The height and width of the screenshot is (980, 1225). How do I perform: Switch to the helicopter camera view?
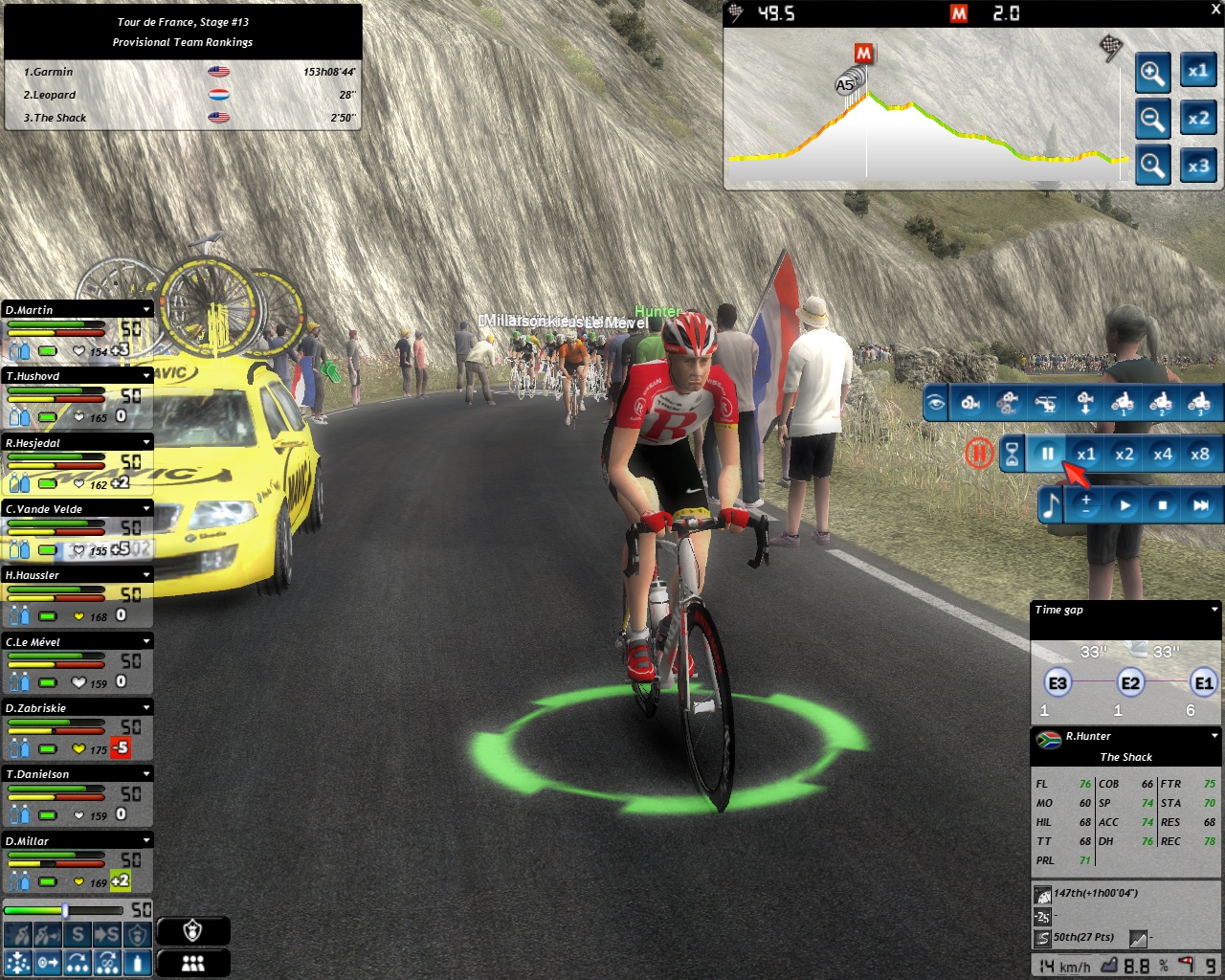(1047, 404)
